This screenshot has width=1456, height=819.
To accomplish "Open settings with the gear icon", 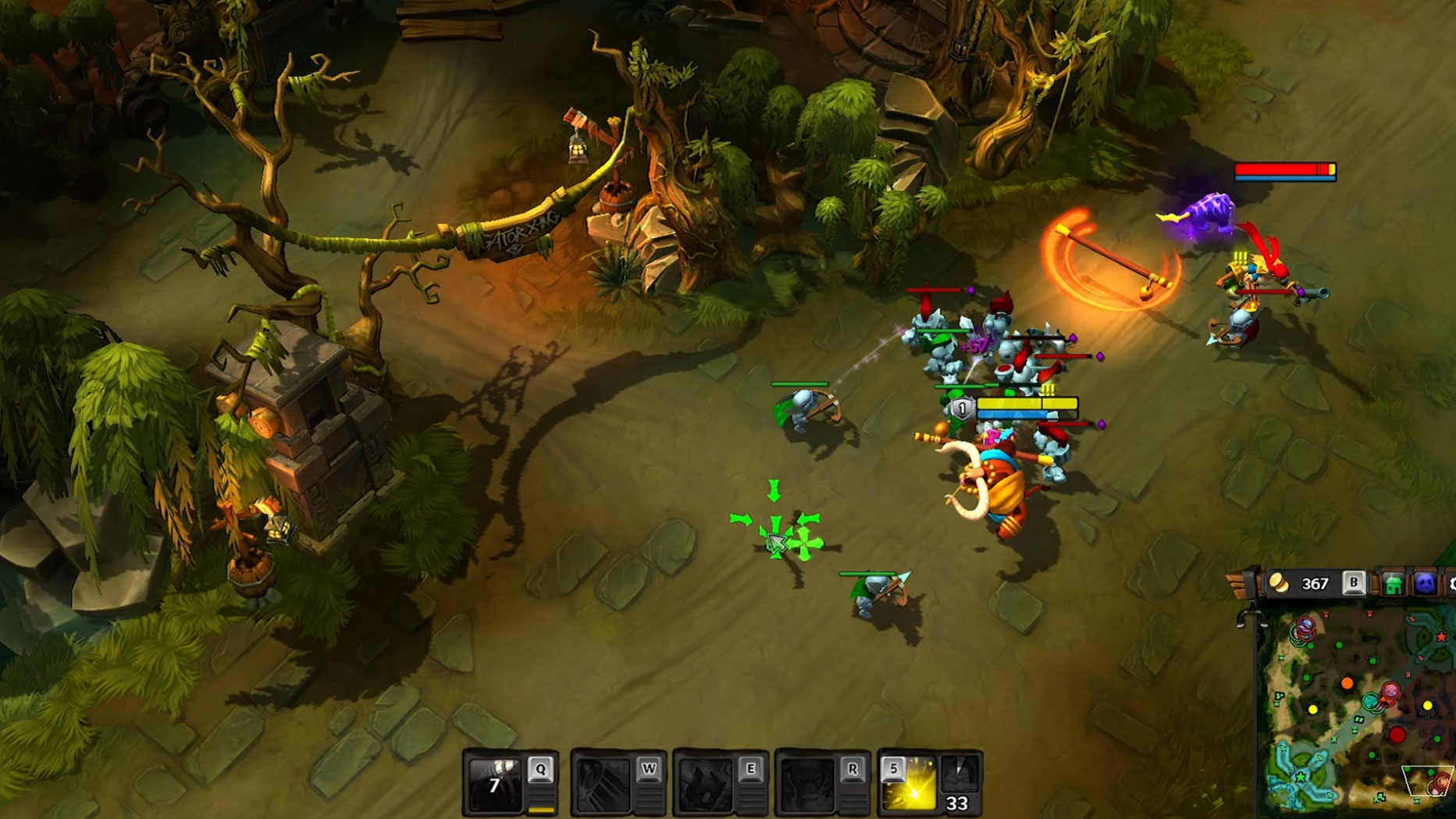I will pyautogui.click(x=1451, y=584).
